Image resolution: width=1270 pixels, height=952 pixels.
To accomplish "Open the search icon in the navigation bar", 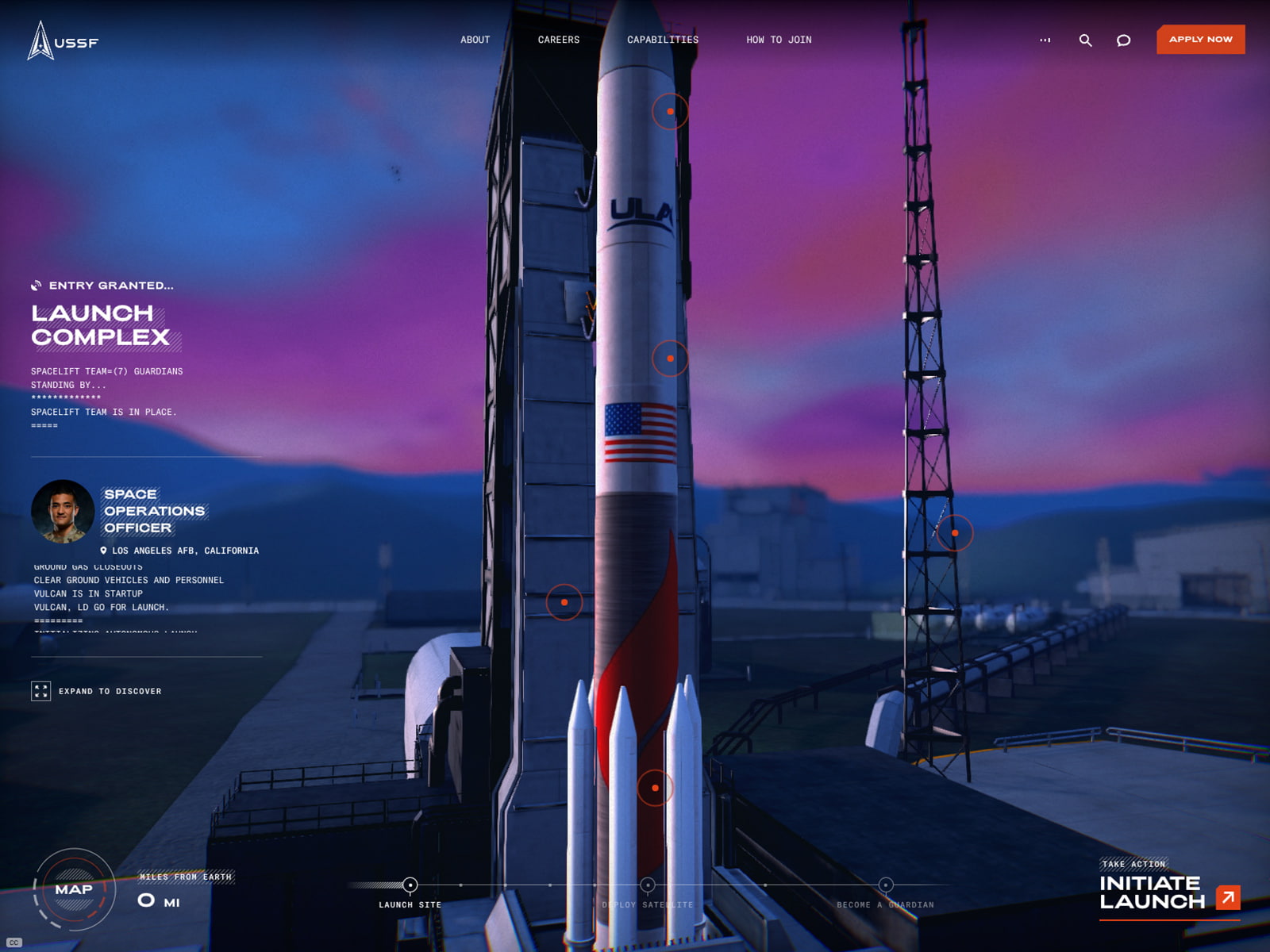I will click(x=1086, y=39).
